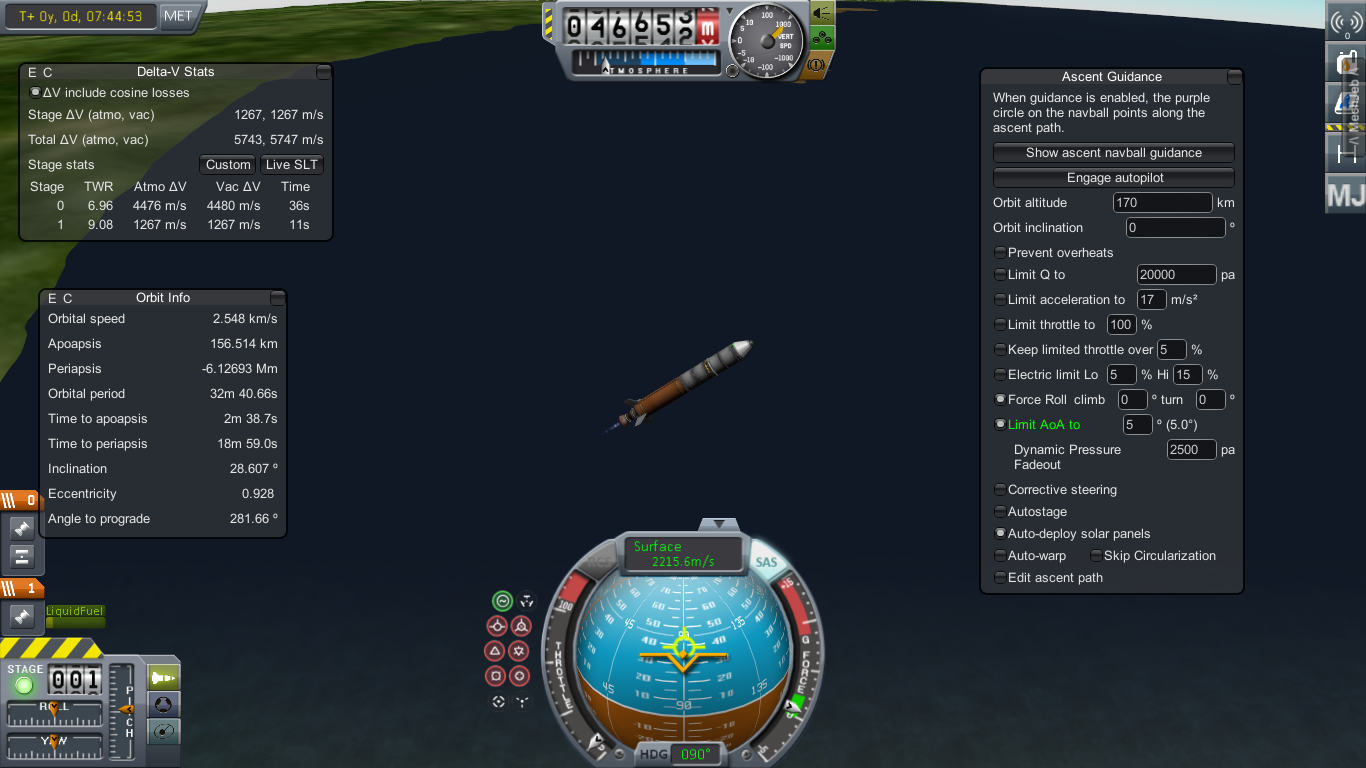Show ascent navball guidance
Screen dimensions: 1366x768
coord(1113,153)
